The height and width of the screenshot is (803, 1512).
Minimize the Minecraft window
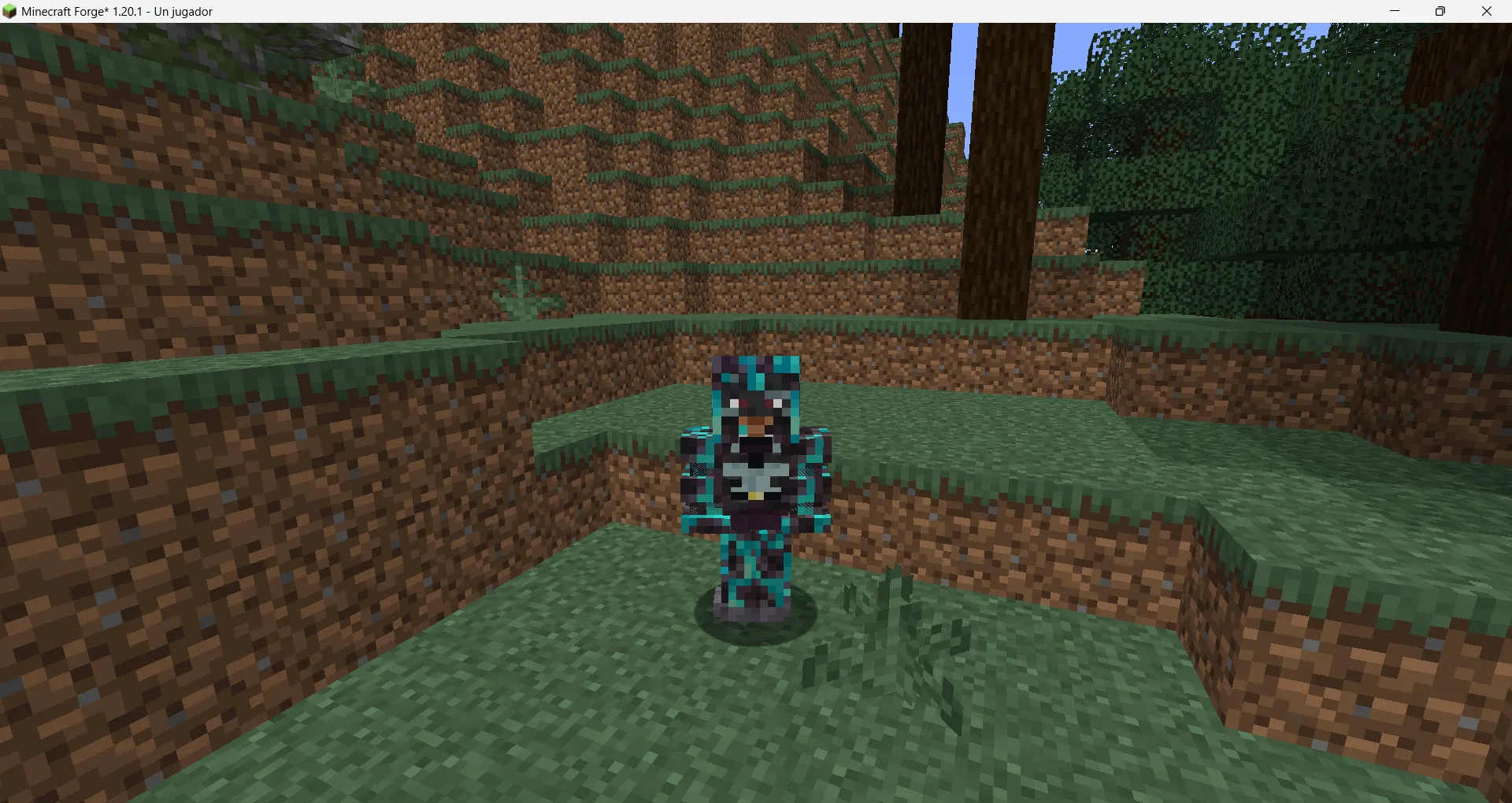1394,11
